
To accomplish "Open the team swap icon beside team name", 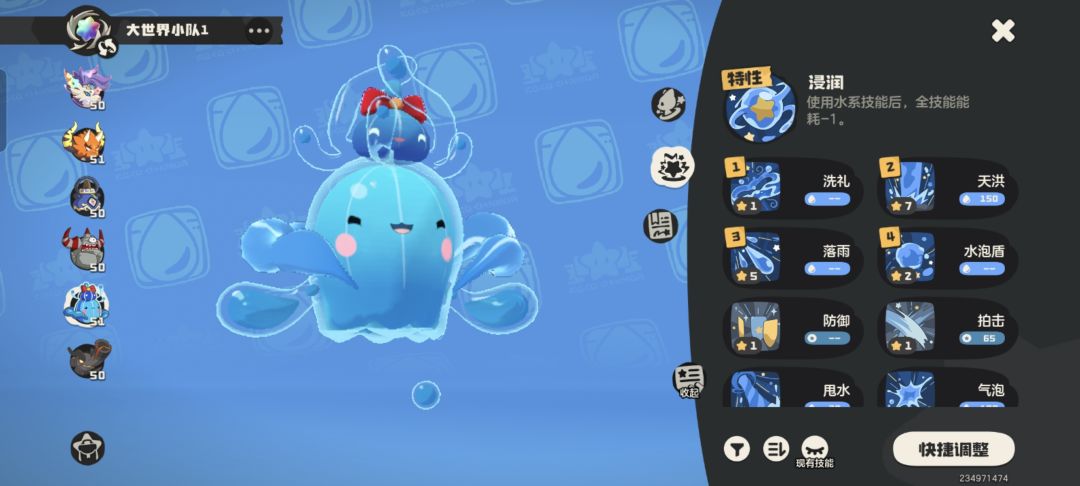I will coord(104,47).
